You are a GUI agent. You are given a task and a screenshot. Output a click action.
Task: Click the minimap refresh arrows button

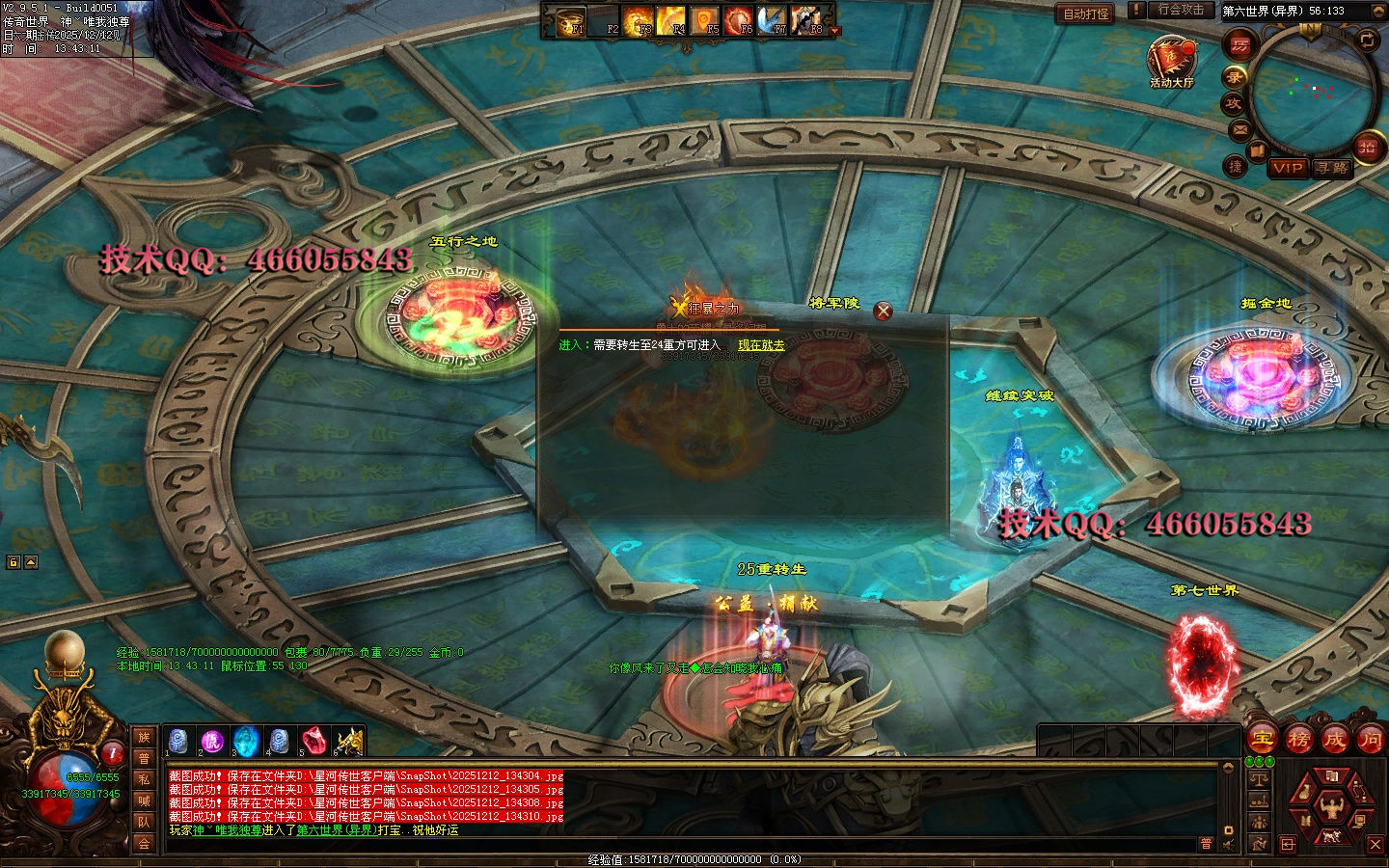click(1367, 40)
